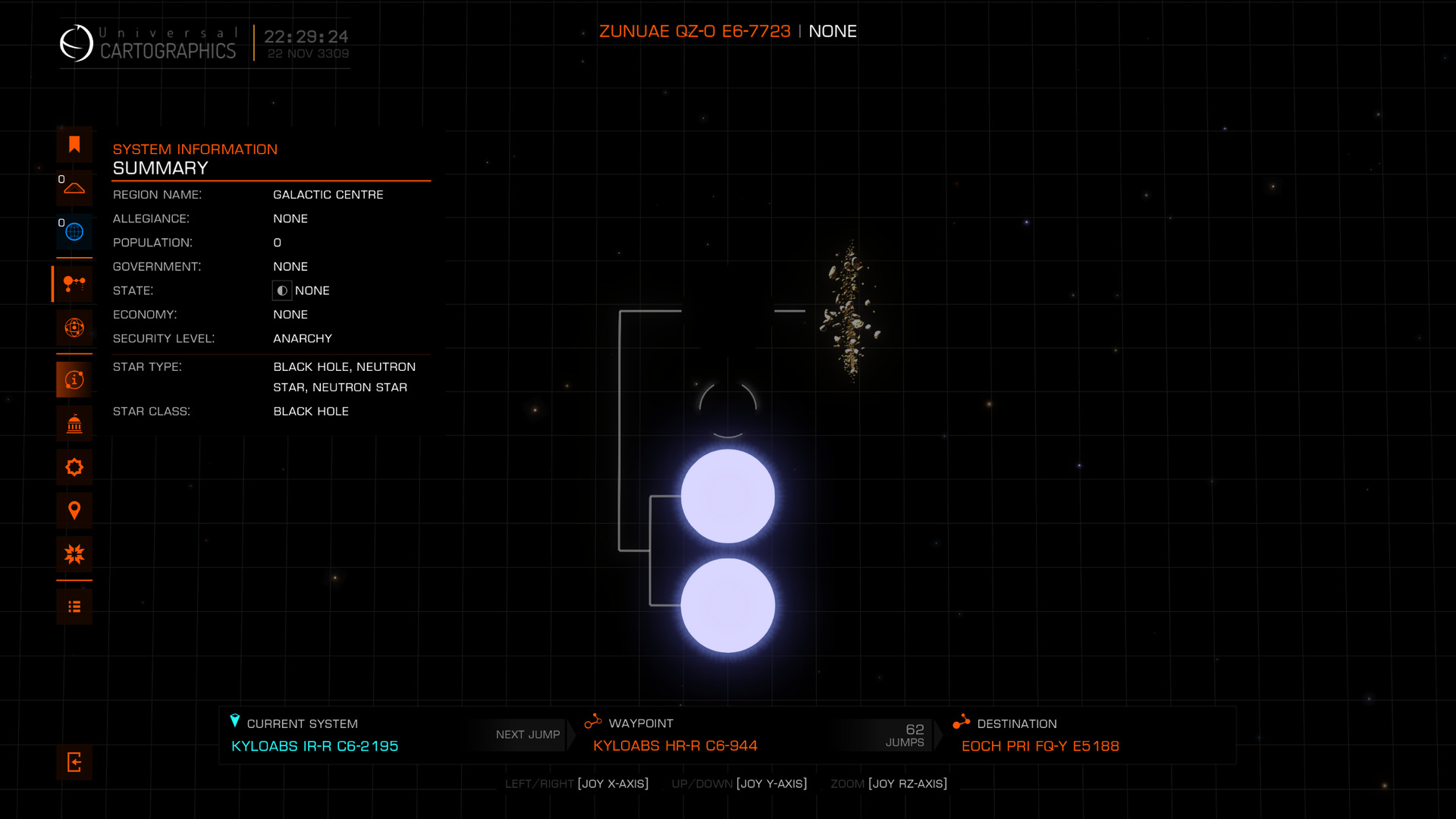Screen dimensions: 1456x819
Task: Open the location pin tab
Action: click(74, 511)
